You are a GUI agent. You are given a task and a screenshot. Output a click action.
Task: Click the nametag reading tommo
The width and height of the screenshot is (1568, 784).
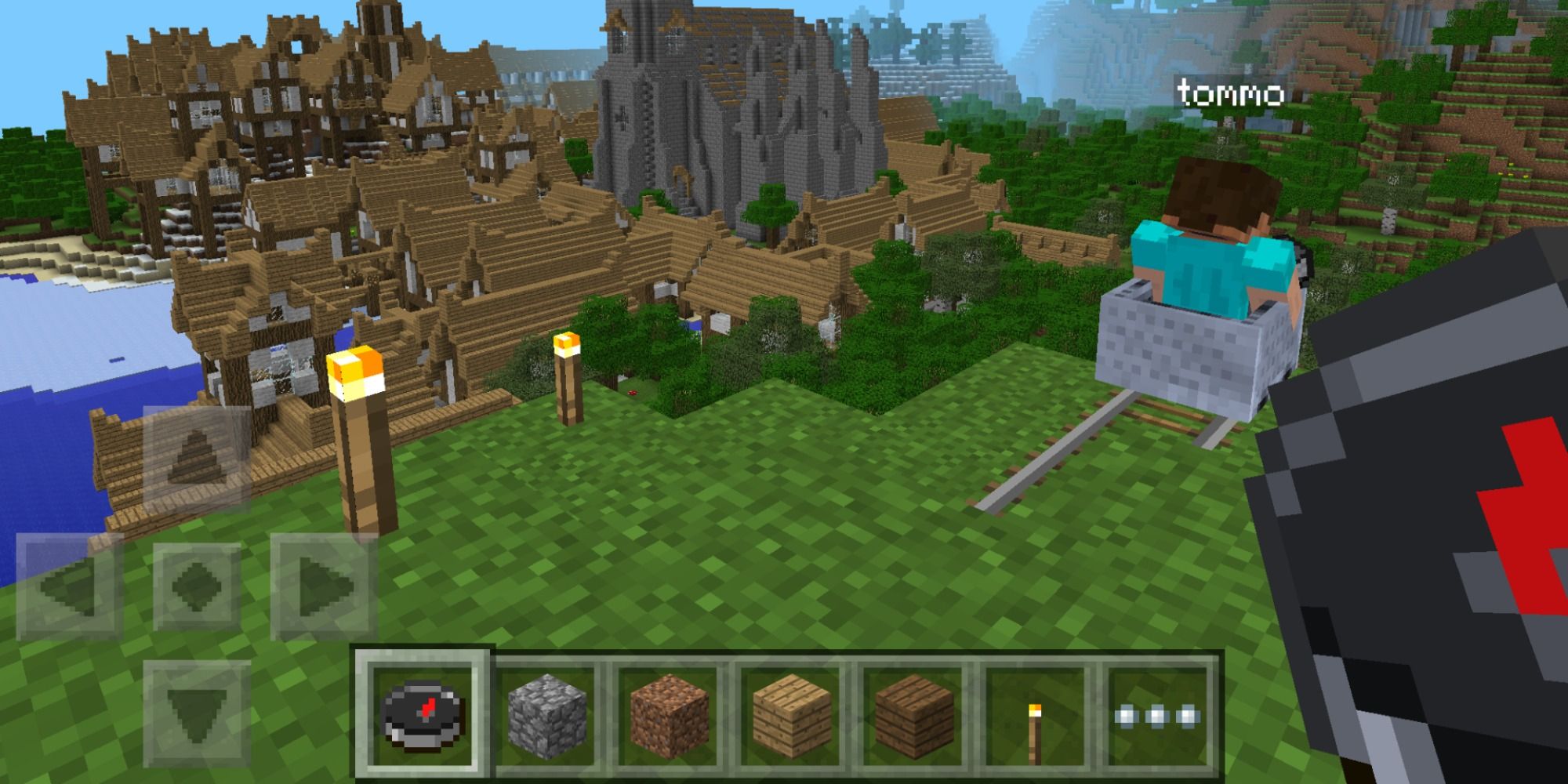point(1230,94)
